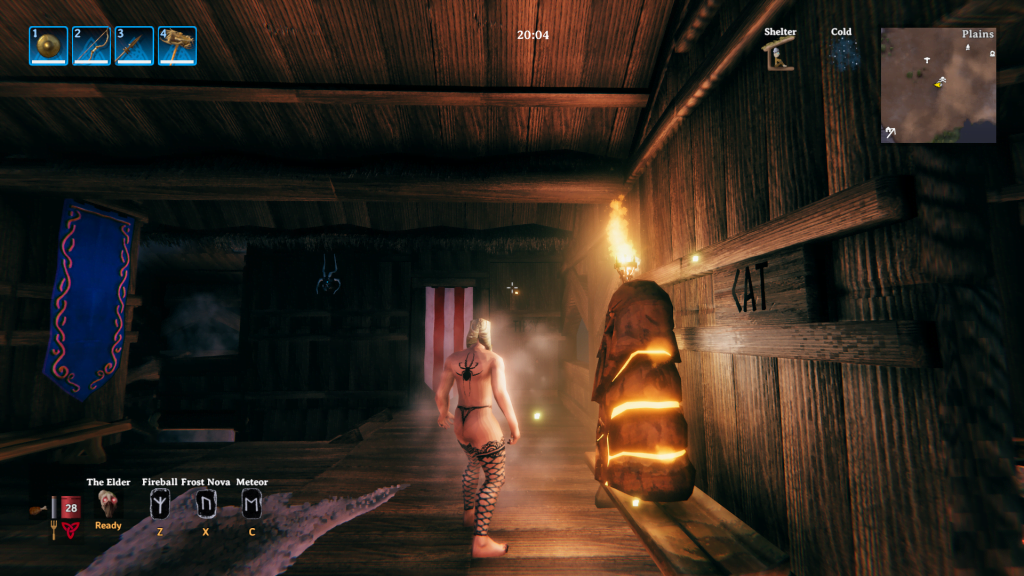This screenshot has width=1024, height=576.
Task: Equip the bow from hotbar slot 2
Action: [x=92, y=45]
